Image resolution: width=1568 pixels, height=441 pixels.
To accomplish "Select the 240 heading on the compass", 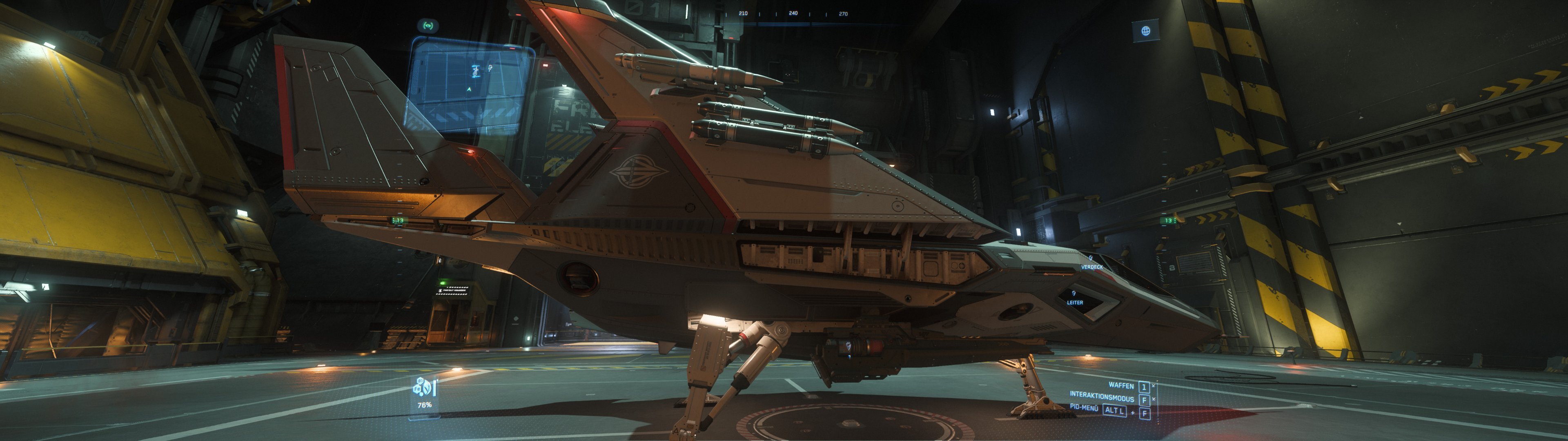I will [793, 14].
